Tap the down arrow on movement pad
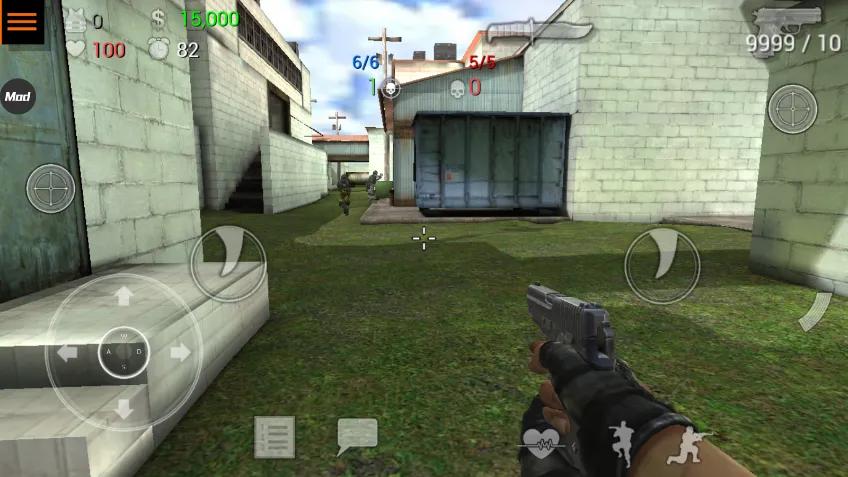848x477 pixels. (x=124, y=408)
